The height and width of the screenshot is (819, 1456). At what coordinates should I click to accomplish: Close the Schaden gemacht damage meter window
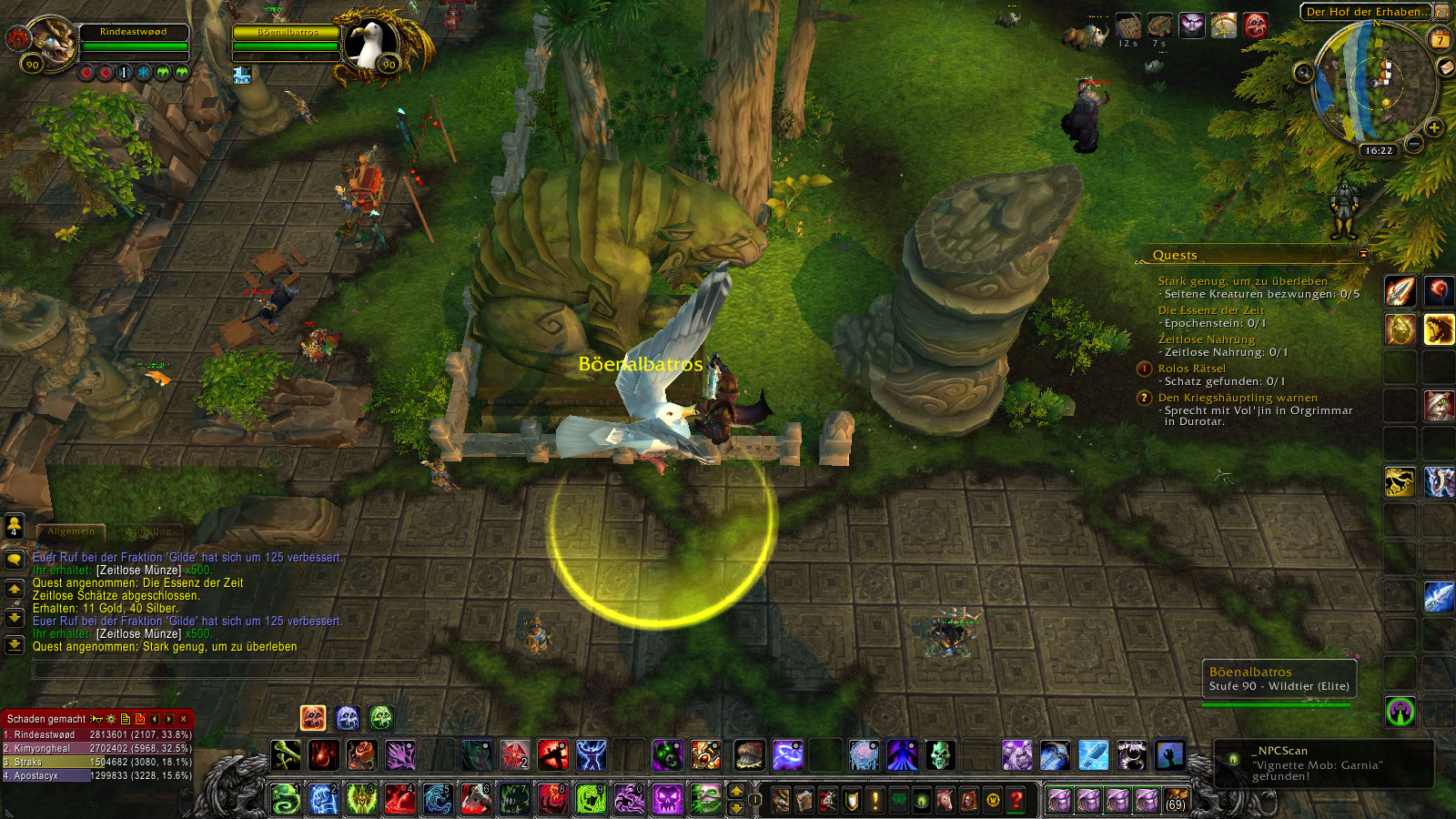(184, 719)
